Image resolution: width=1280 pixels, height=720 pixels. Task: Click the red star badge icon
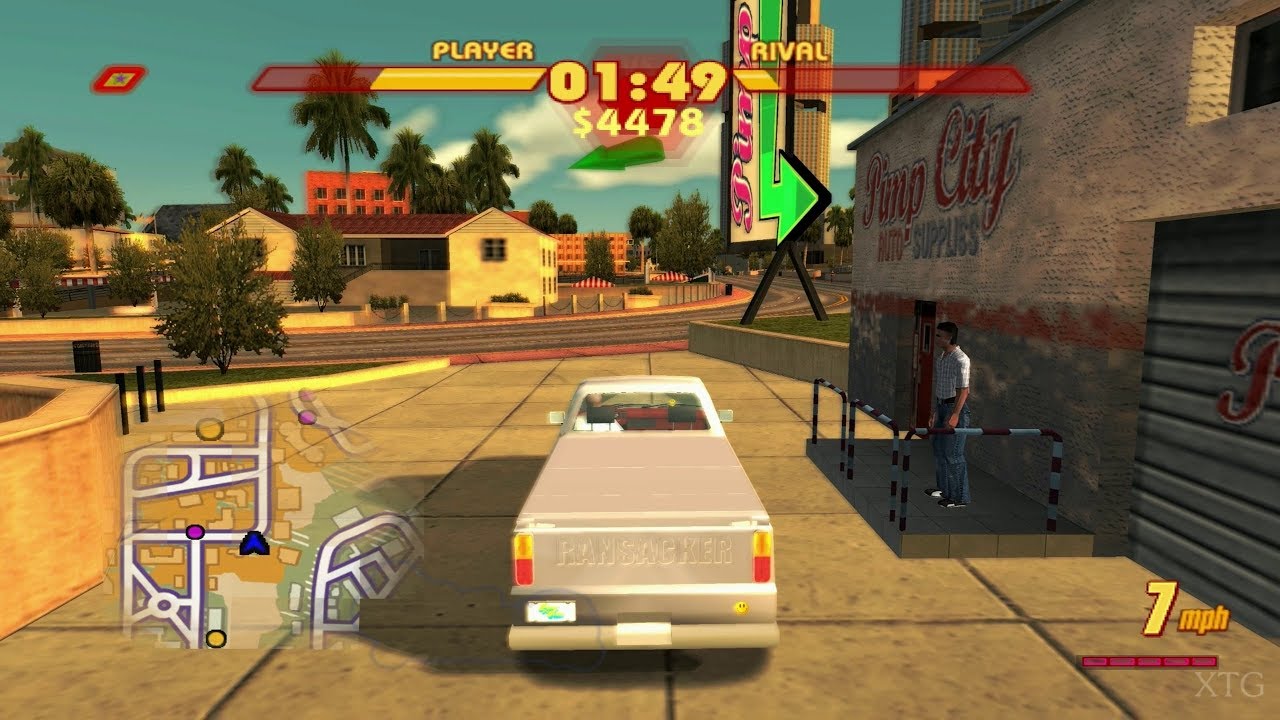coord(119,78)
